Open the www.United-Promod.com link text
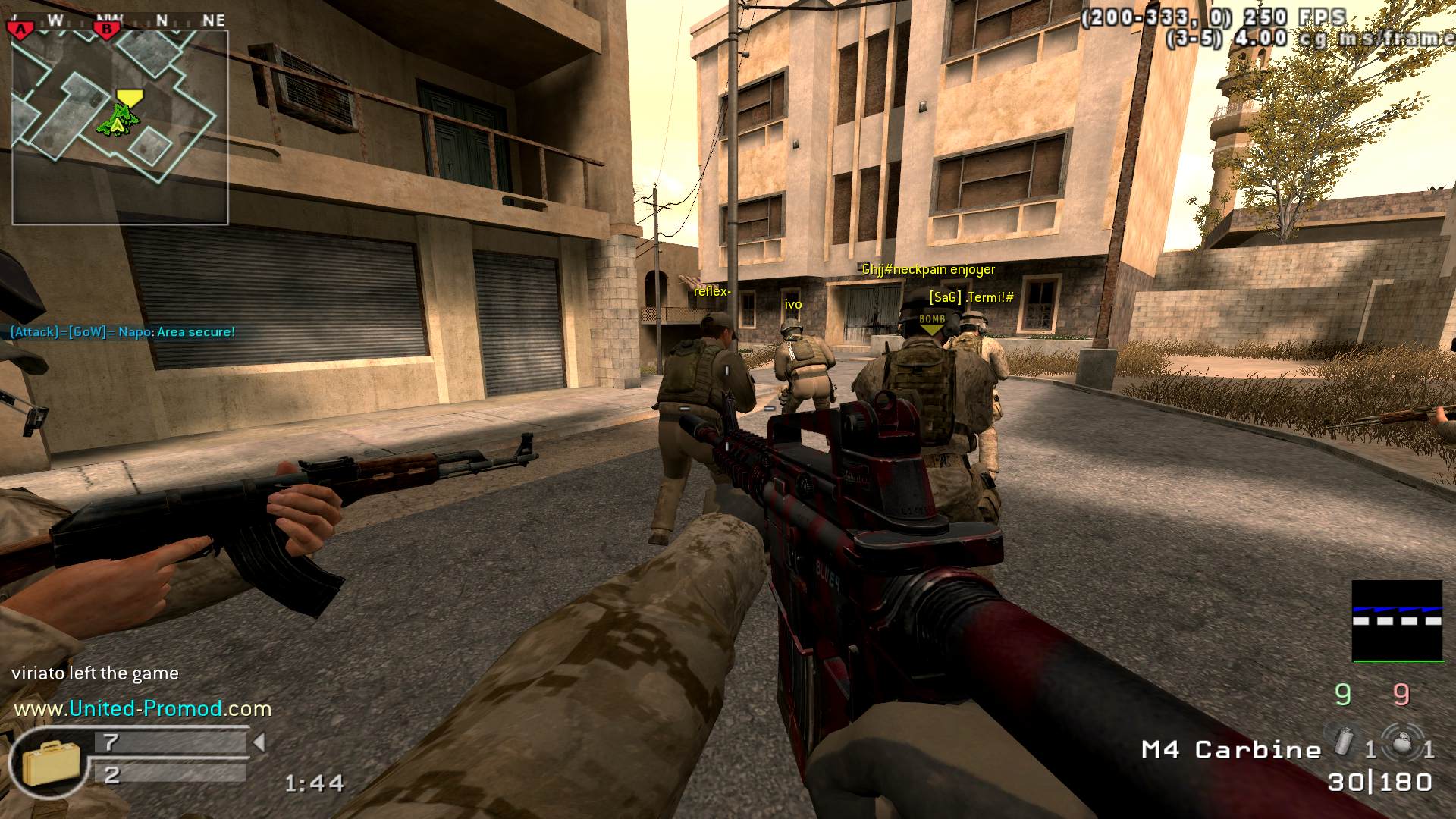The width and height of the screenshot is (1456, 819). tap(143, 709)
